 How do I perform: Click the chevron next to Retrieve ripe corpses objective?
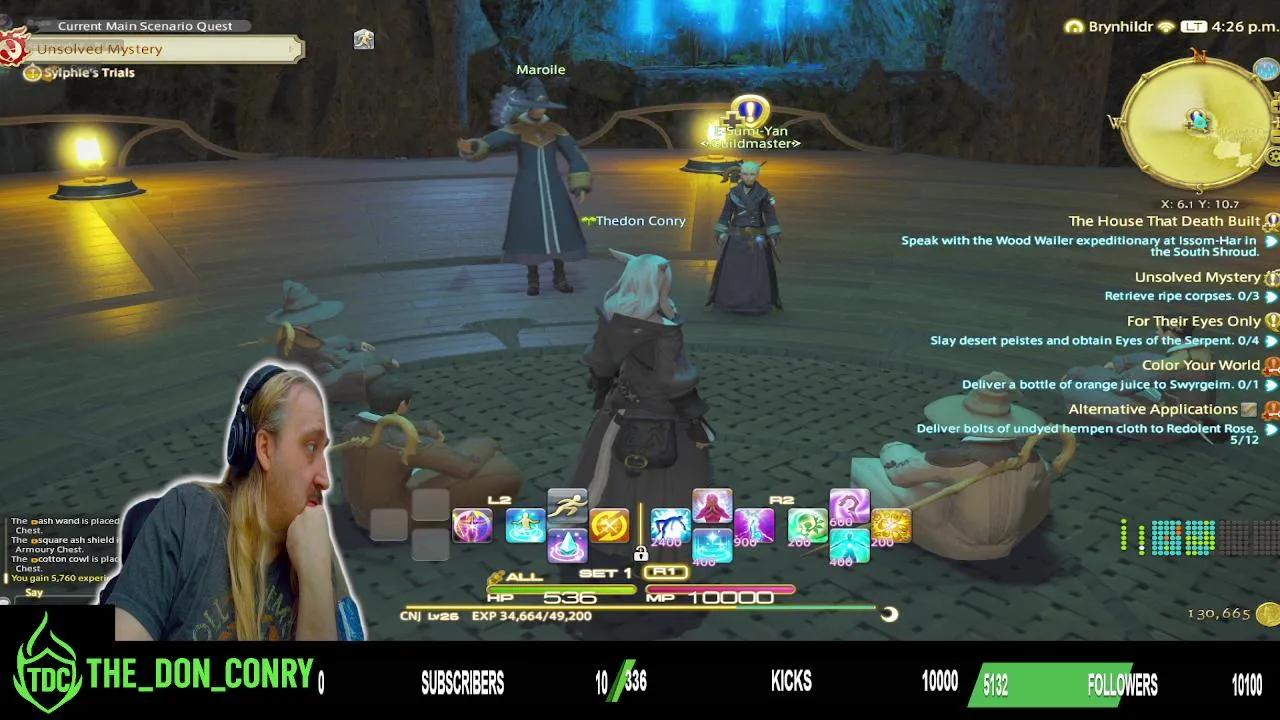click(1271, 296)
